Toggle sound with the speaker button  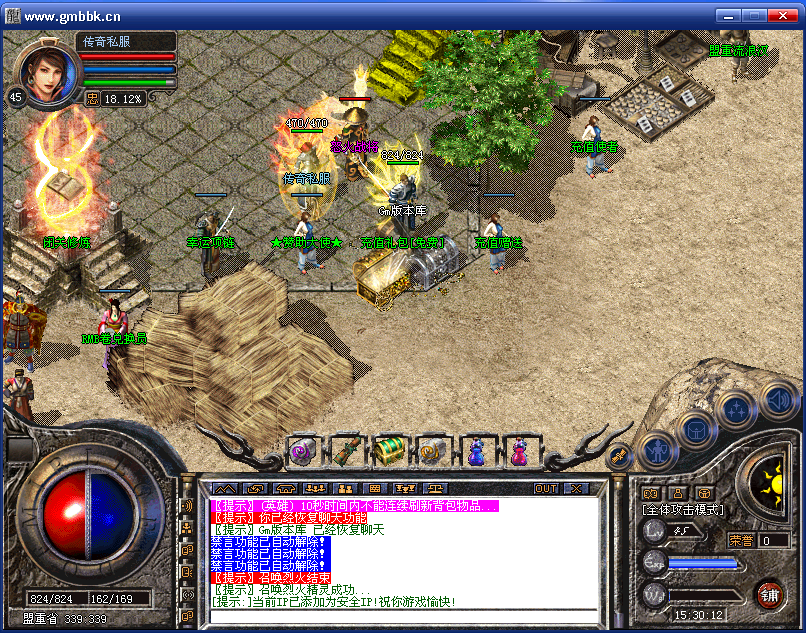click(778, 400)
